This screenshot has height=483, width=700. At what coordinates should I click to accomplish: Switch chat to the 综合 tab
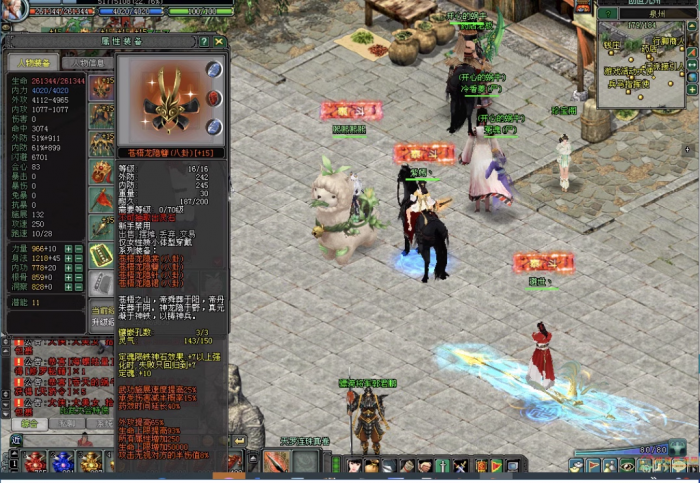point(29,424)
